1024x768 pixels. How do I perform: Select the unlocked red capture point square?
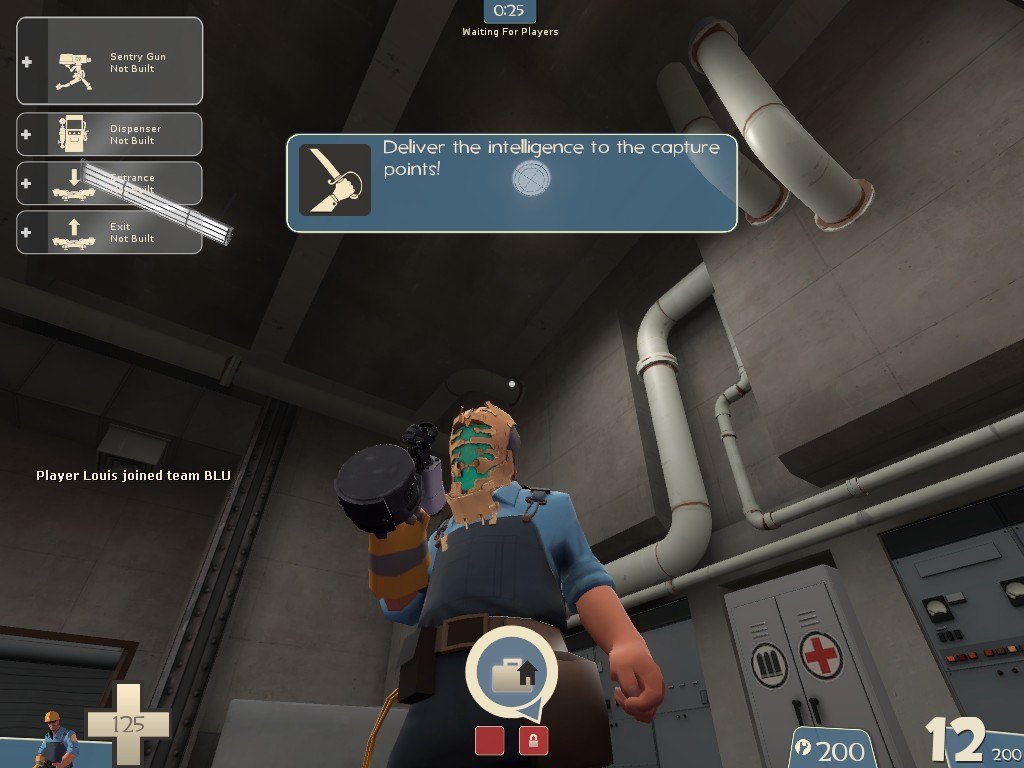click(x=489, y=741)
